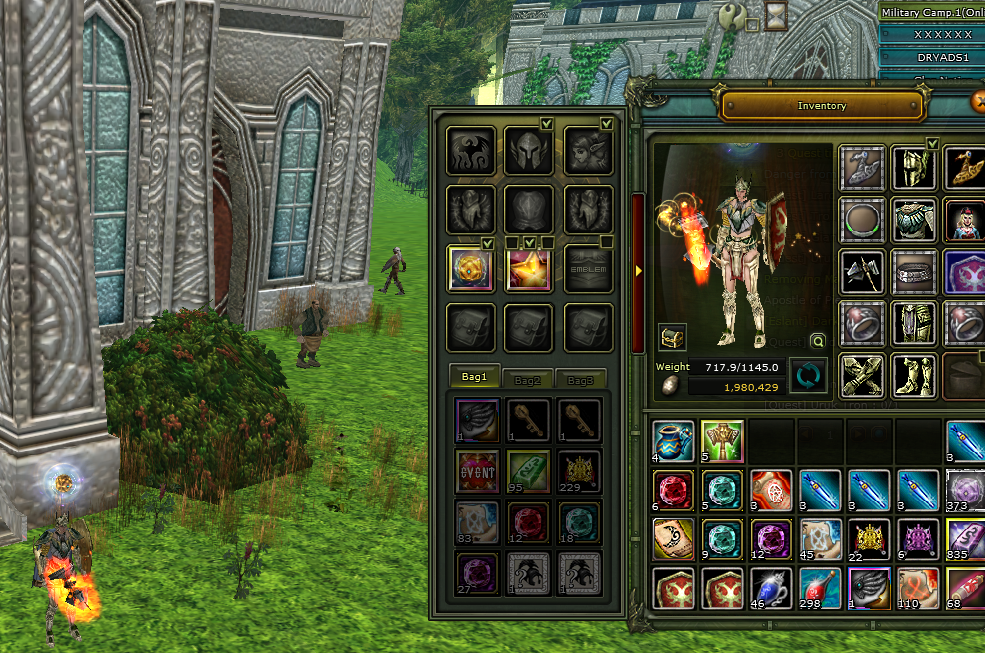Screen dimensions: 985x653
Task: Open the treasure chest icon under character
Action: click(x=672, y=338)
